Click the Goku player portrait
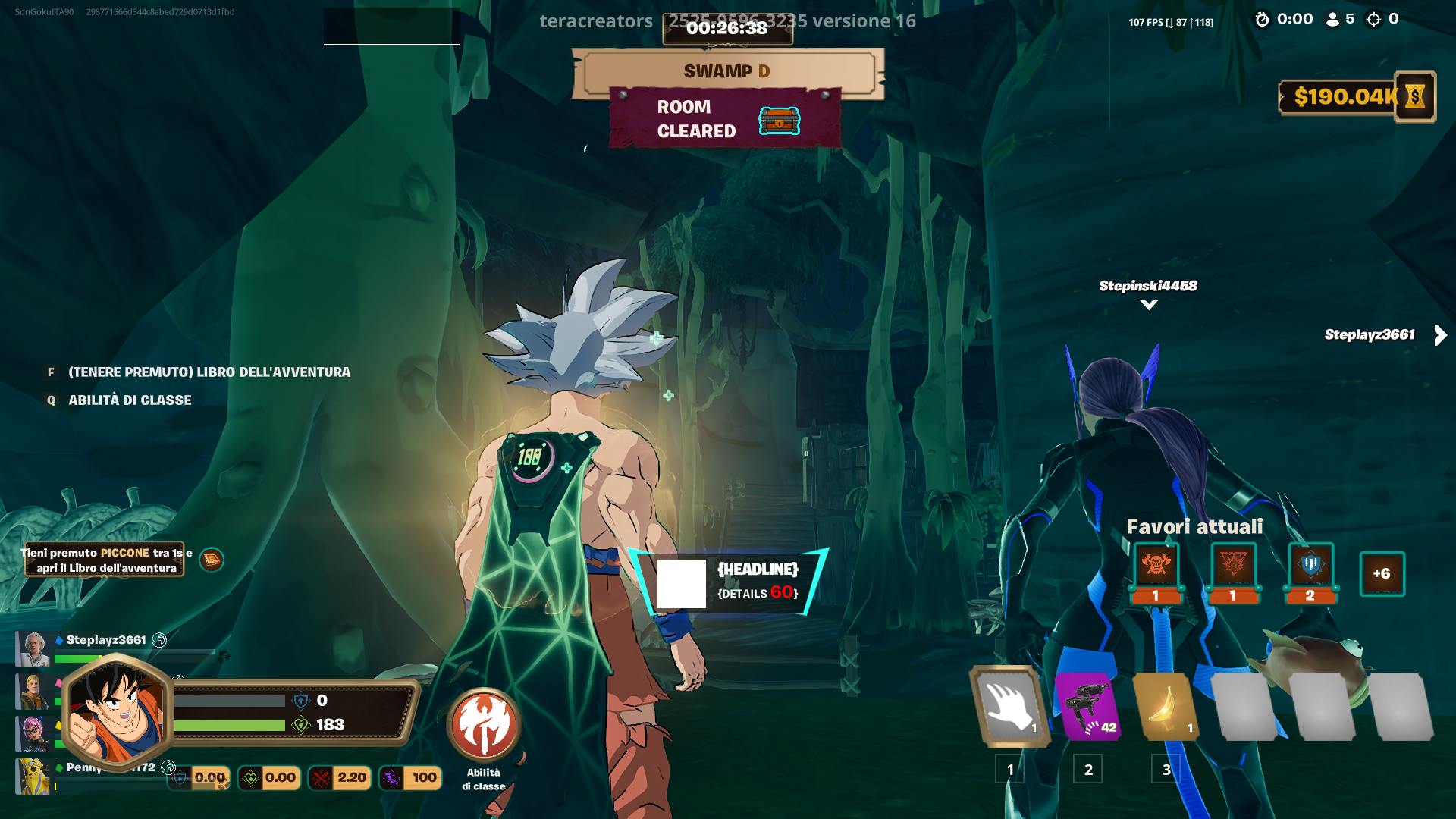Screen dimensions: 1456x819 point(116,711)
